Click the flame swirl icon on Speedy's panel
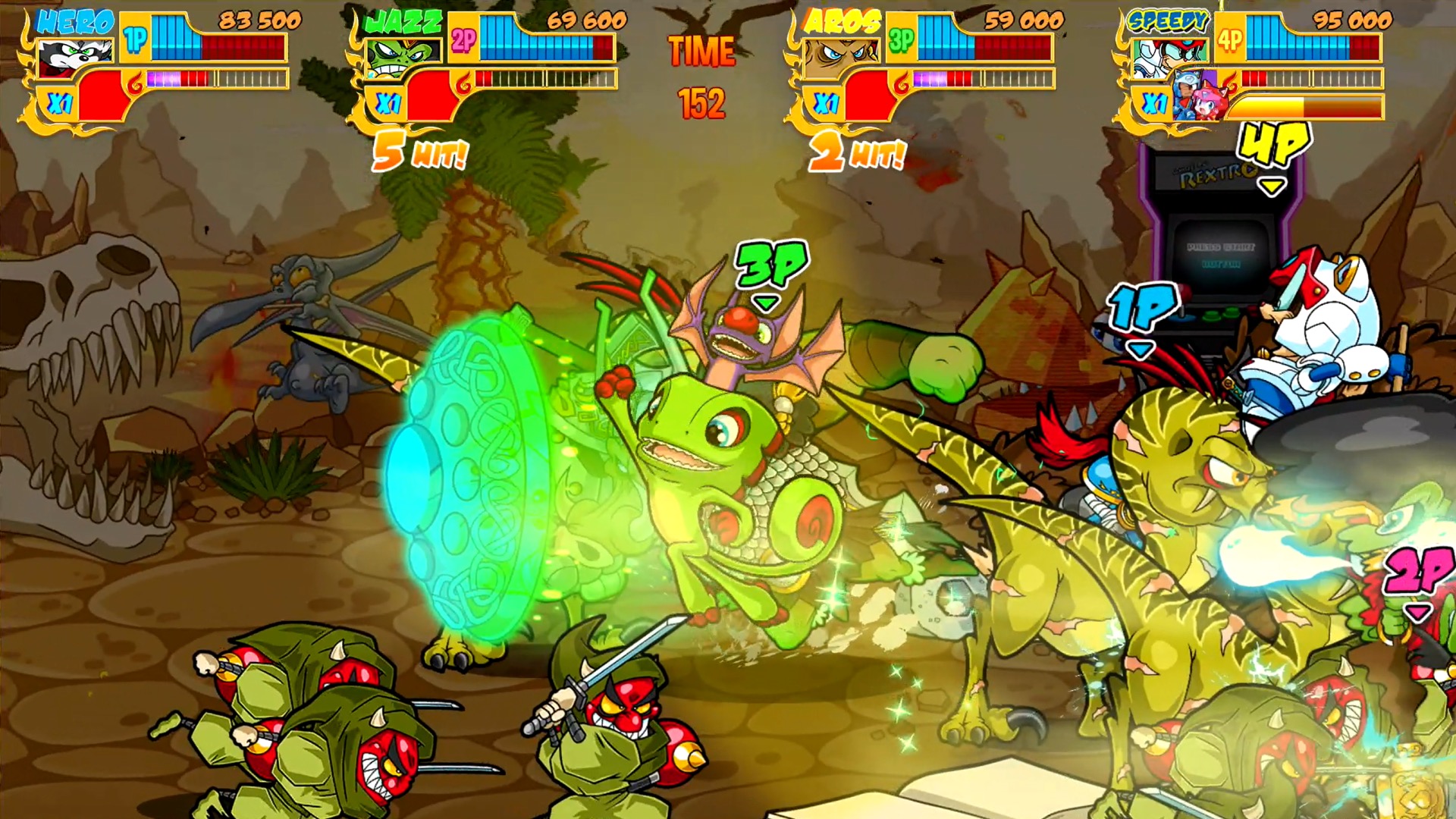 point(1232,83)
